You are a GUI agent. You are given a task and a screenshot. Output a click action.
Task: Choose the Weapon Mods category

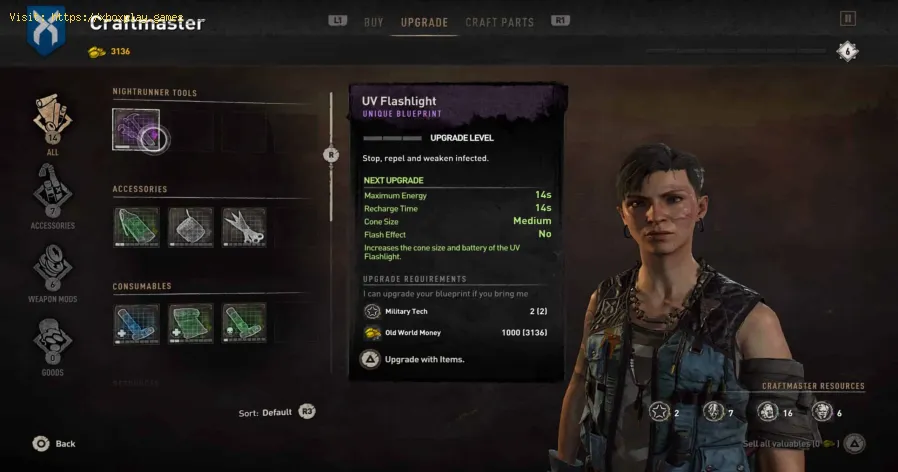tap(52, 270)
